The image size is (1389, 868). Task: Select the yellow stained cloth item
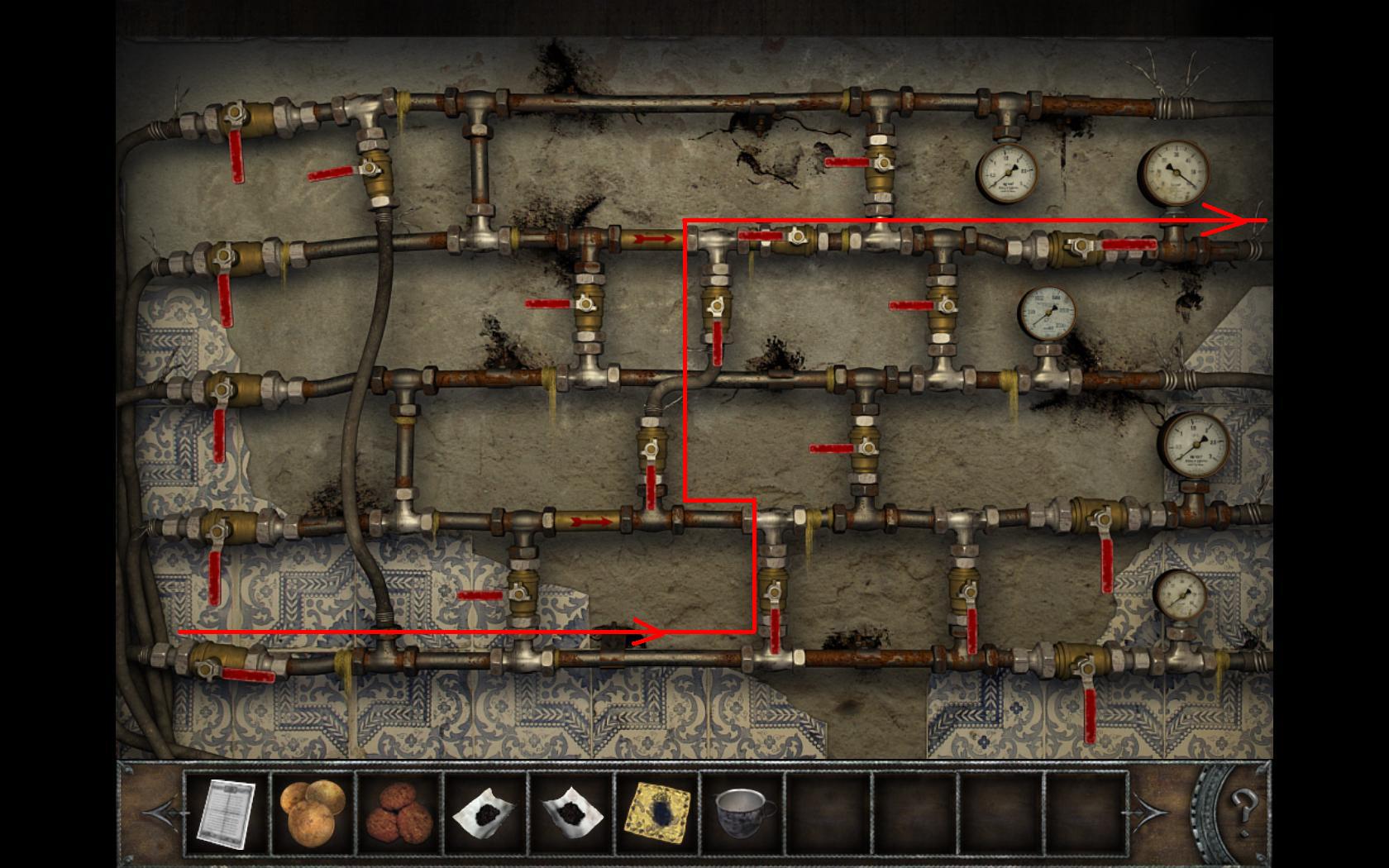coord(658,813)
